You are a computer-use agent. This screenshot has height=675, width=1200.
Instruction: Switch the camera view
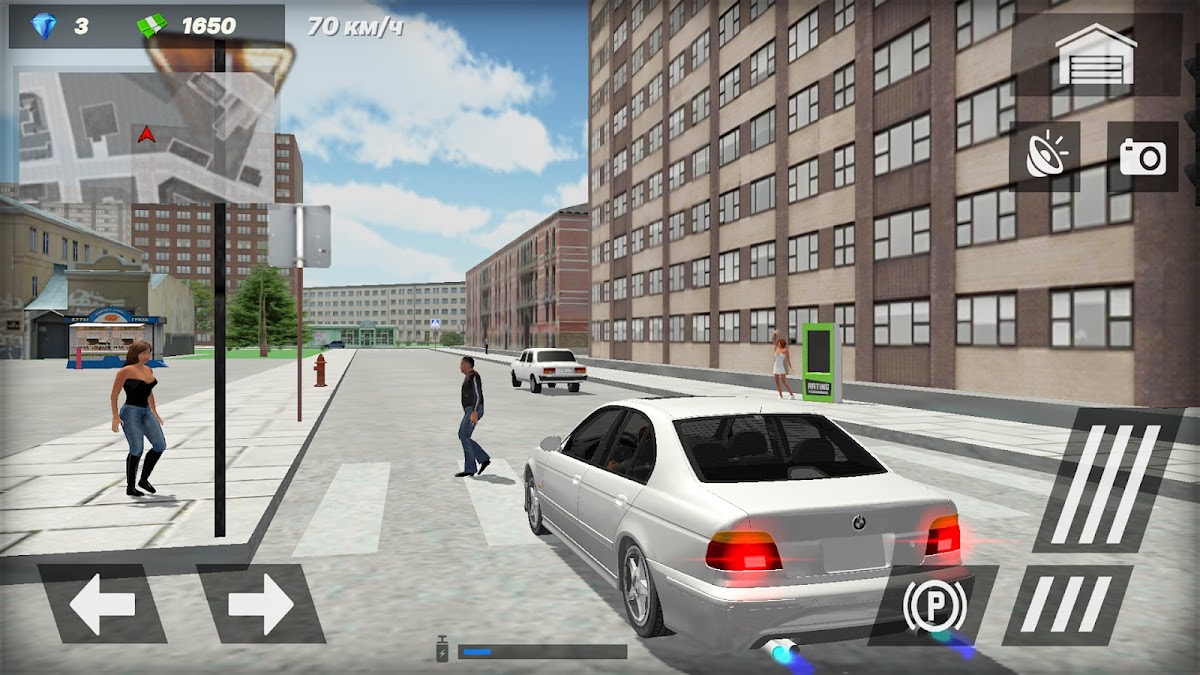1142,156
